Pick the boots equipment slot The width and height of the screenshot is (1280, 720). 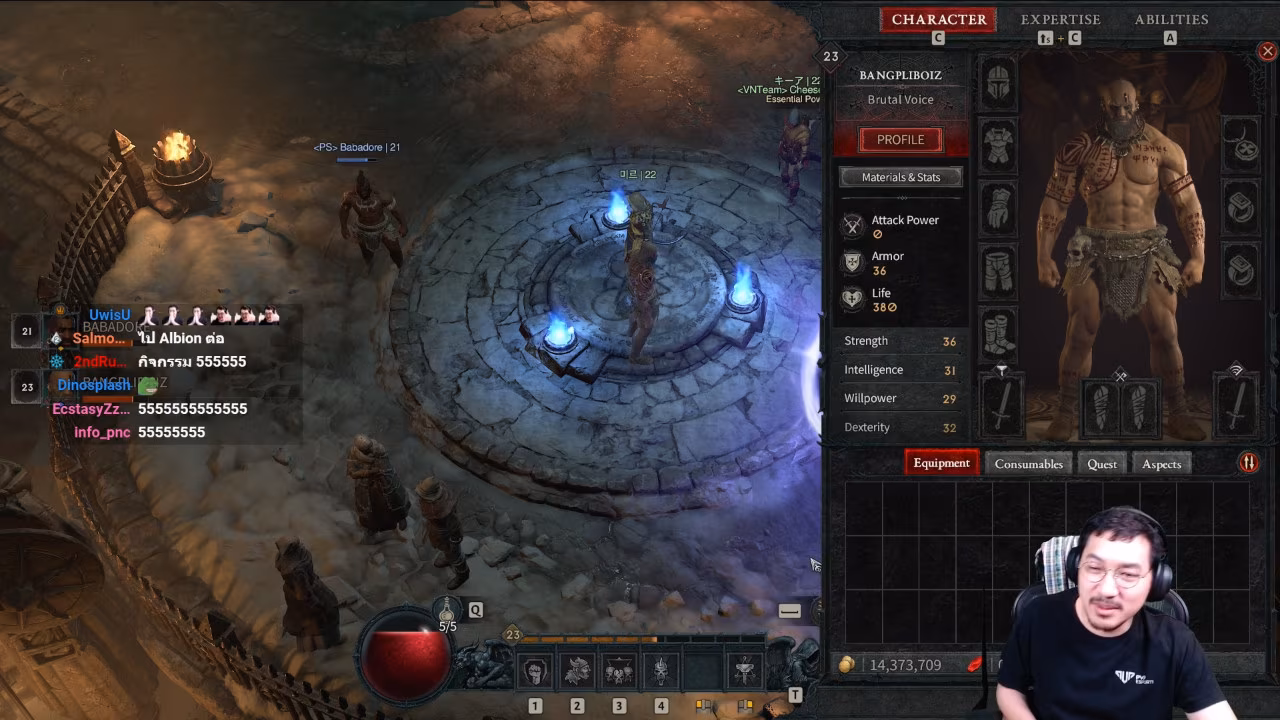(998, 334)
